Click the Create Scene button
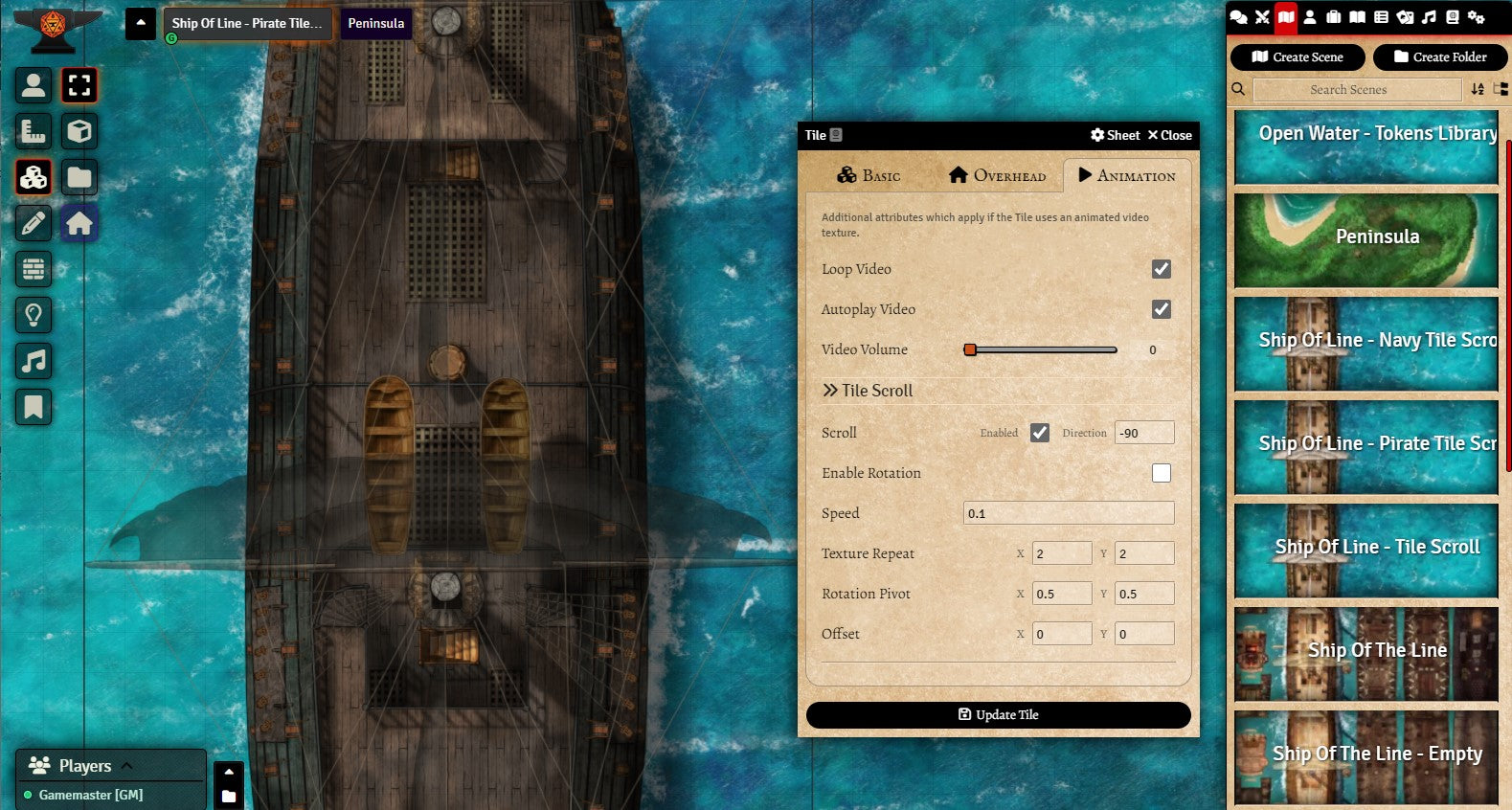Screen dimensions: 1512x810 click(1297, 57)
